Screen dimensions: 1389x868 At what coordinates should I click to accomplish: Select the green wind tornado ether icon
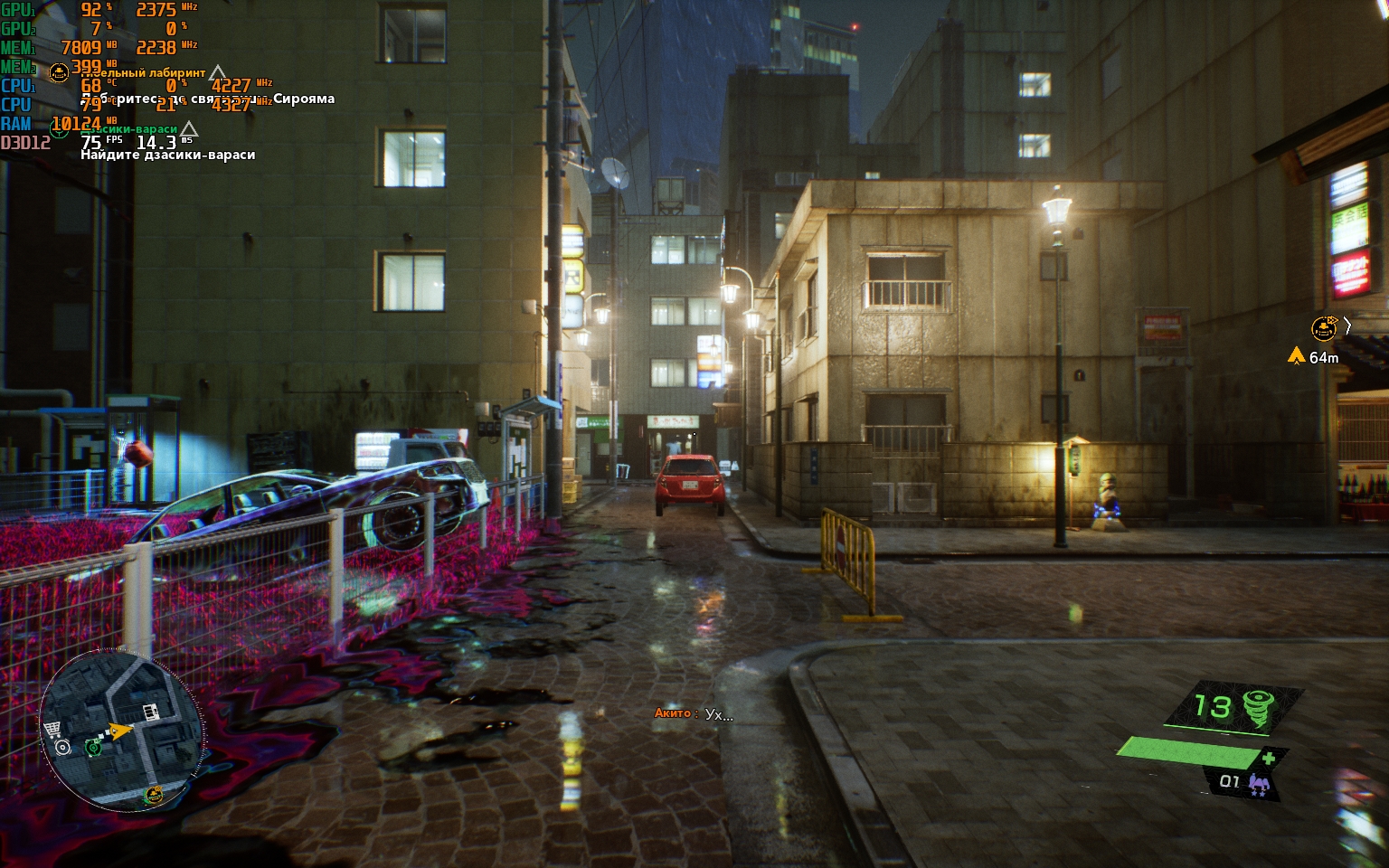click(x=1257, y=708)
